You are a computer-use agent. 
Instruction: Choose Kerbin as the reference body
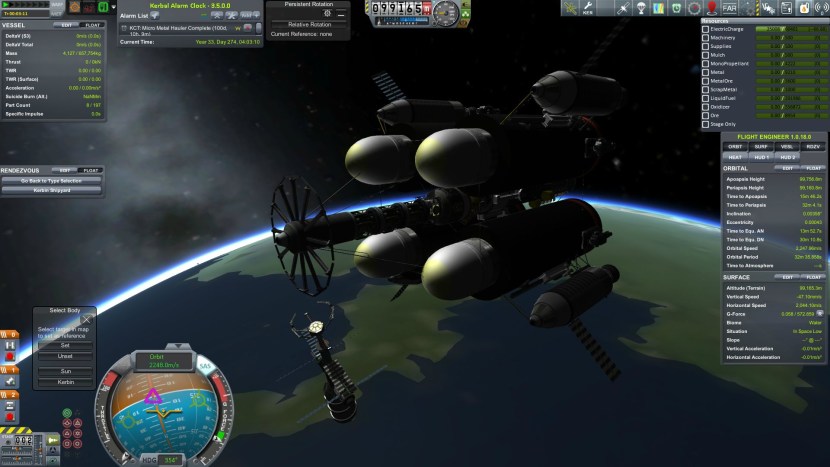pyautogui.click(x=65, y=382)
